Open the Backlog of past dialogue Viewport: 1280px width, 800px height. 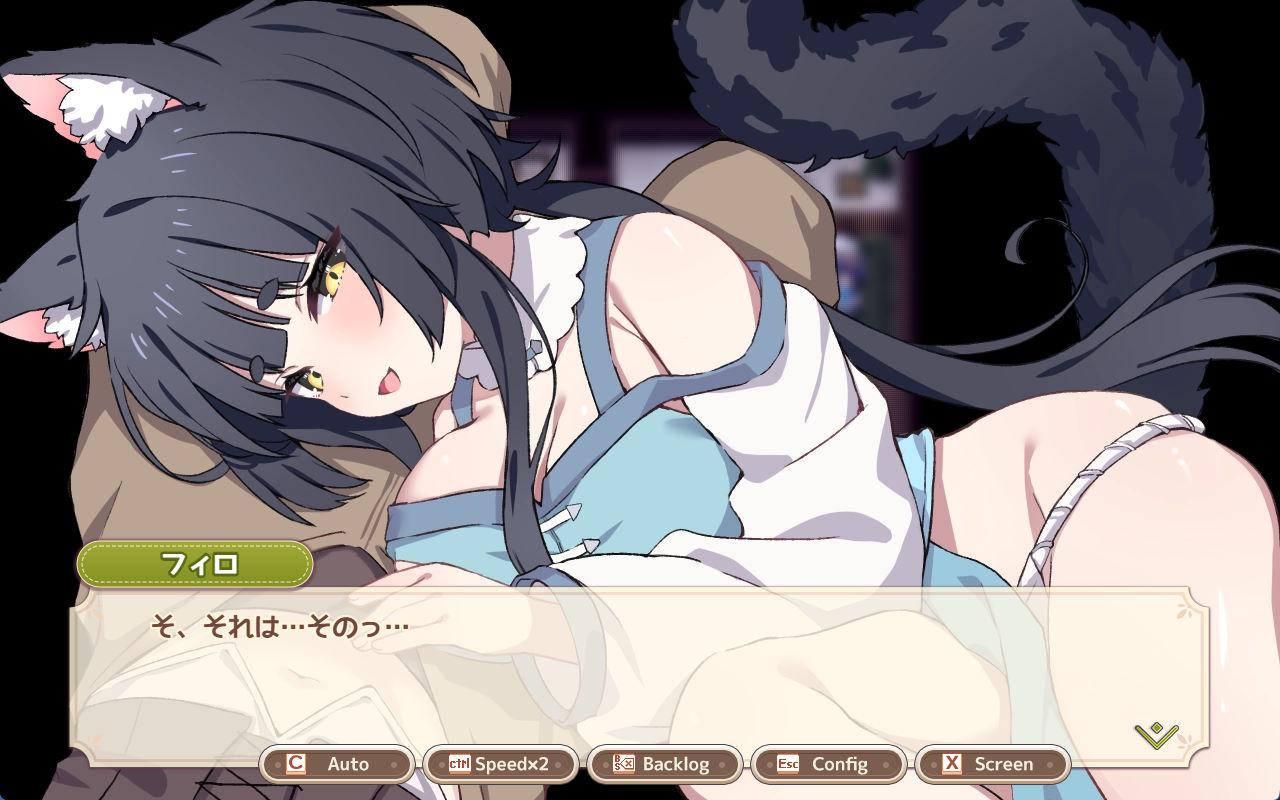[x=664, y=764]
